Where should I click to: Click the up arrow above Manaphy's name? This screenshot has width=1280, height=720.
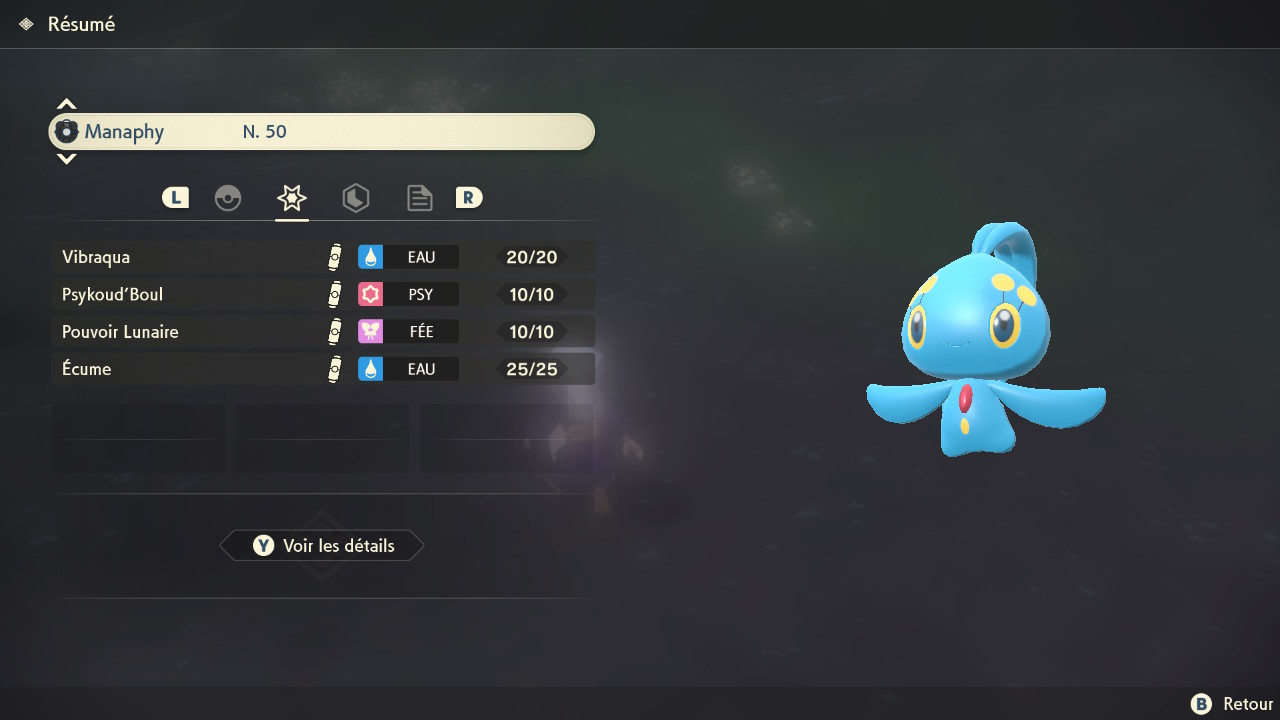(x=67, y=104)
